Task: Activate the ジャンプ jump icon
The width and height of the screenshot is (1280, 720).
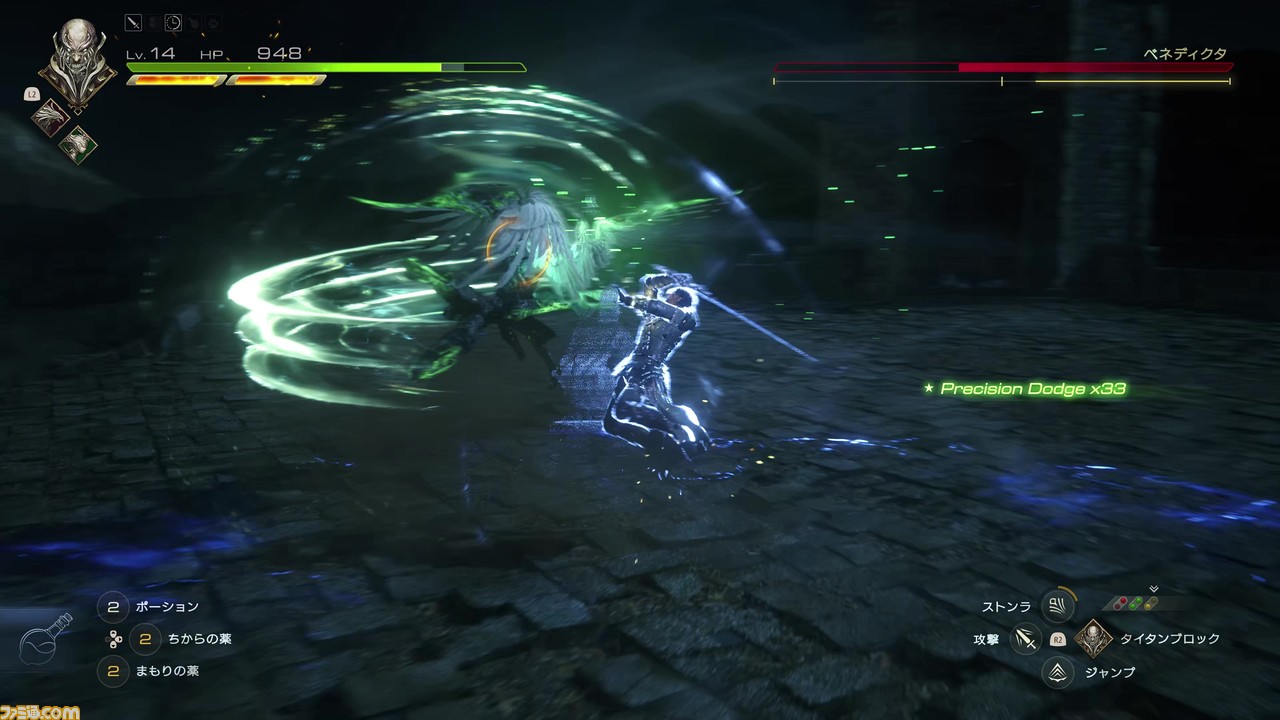Action: tap(1057, 673)
